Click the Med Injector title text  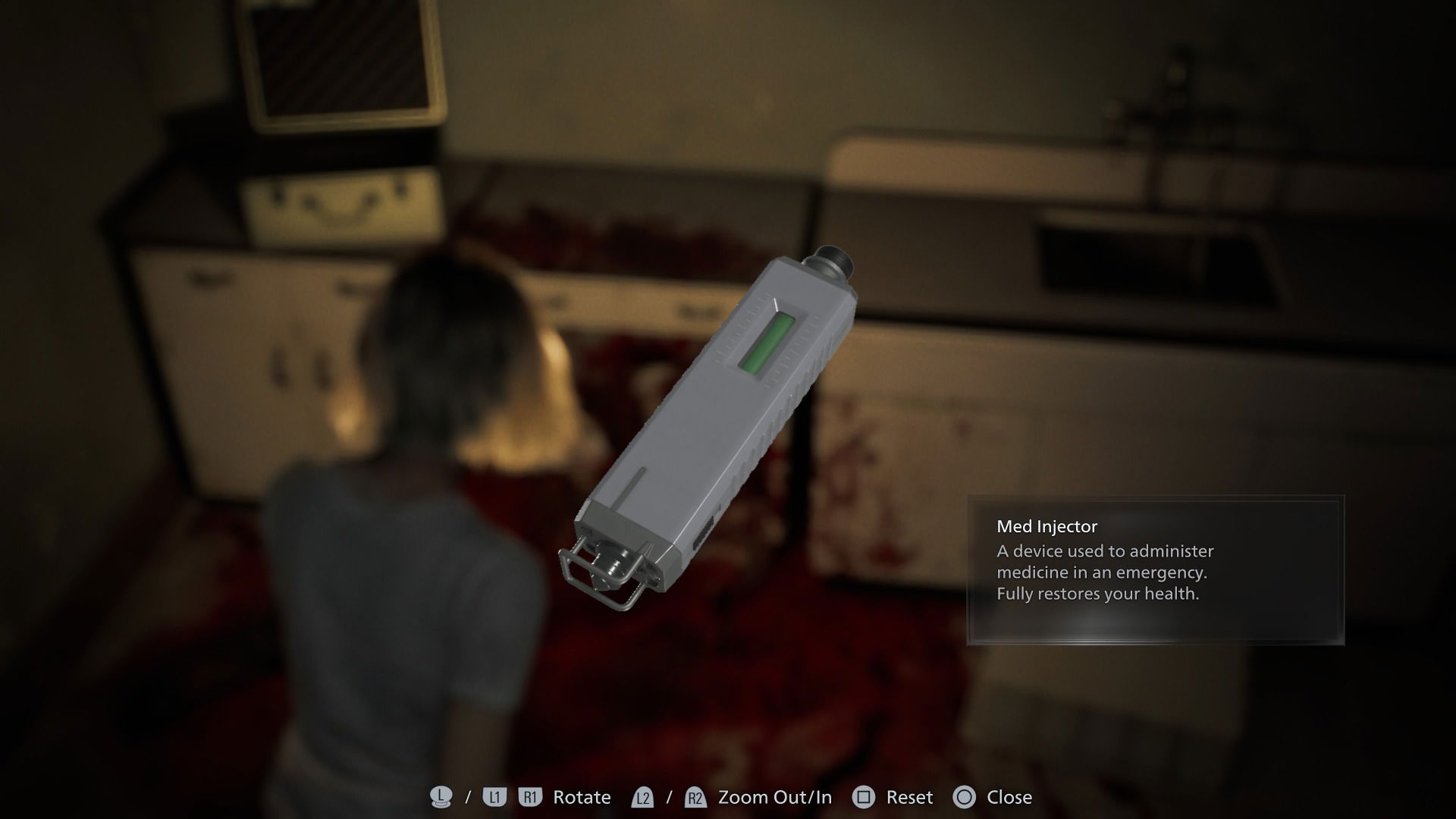(1046, 526)
